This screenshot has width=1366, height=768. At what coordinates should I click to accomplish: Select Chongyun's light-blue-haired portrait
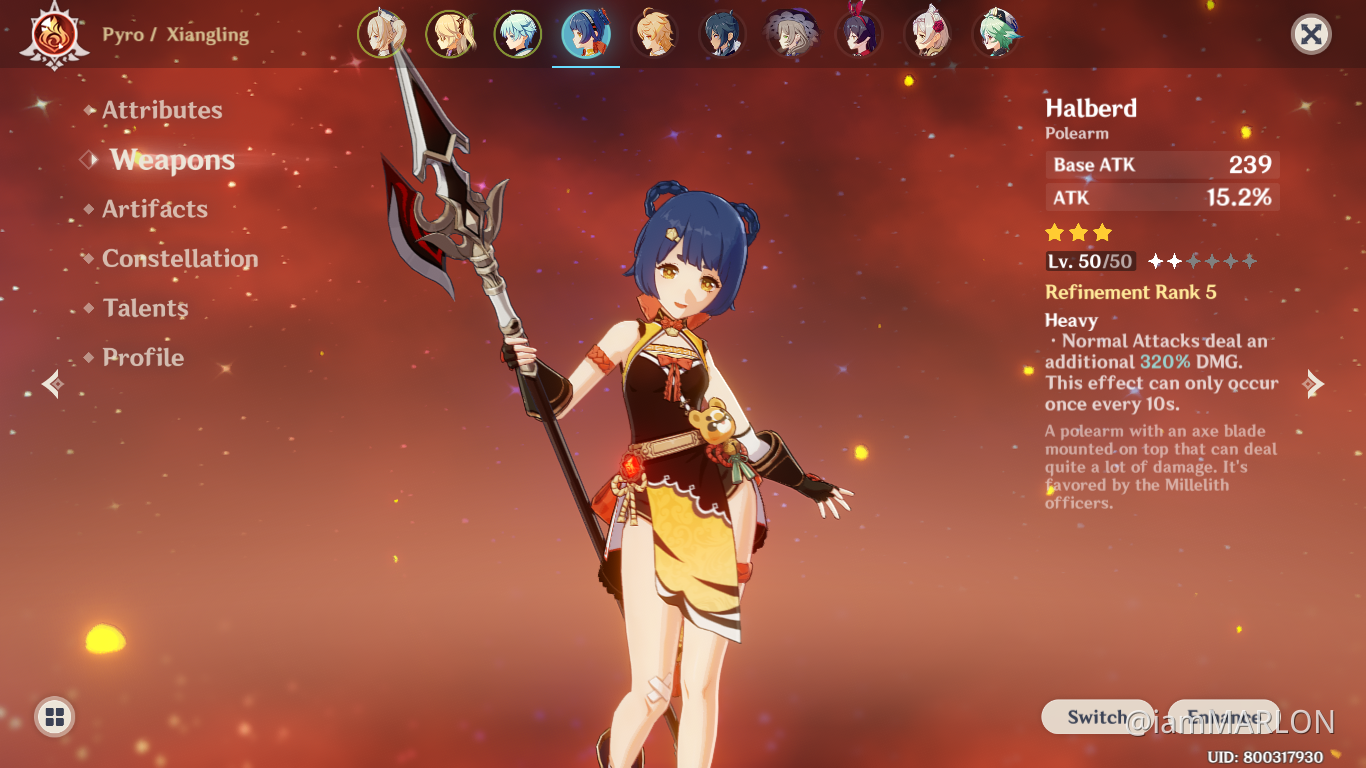(517, 33)
